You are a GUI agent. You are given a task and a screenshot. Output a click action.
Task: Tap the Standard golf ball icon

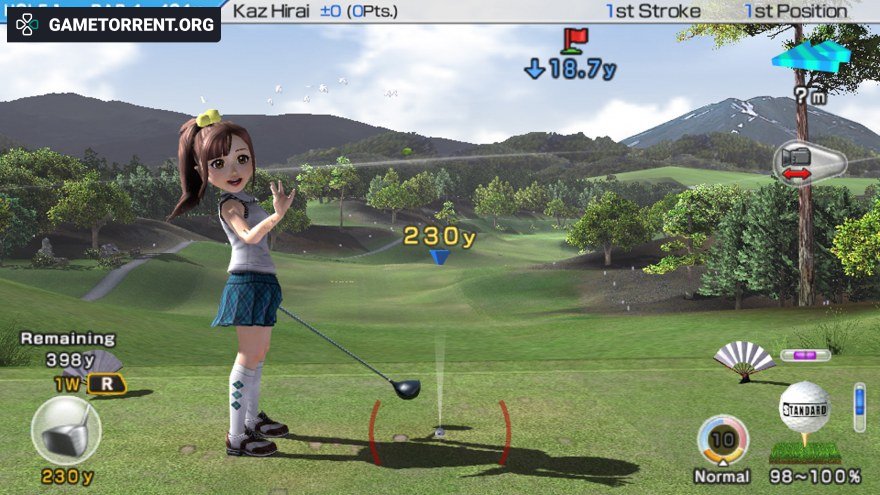(804, 409)
